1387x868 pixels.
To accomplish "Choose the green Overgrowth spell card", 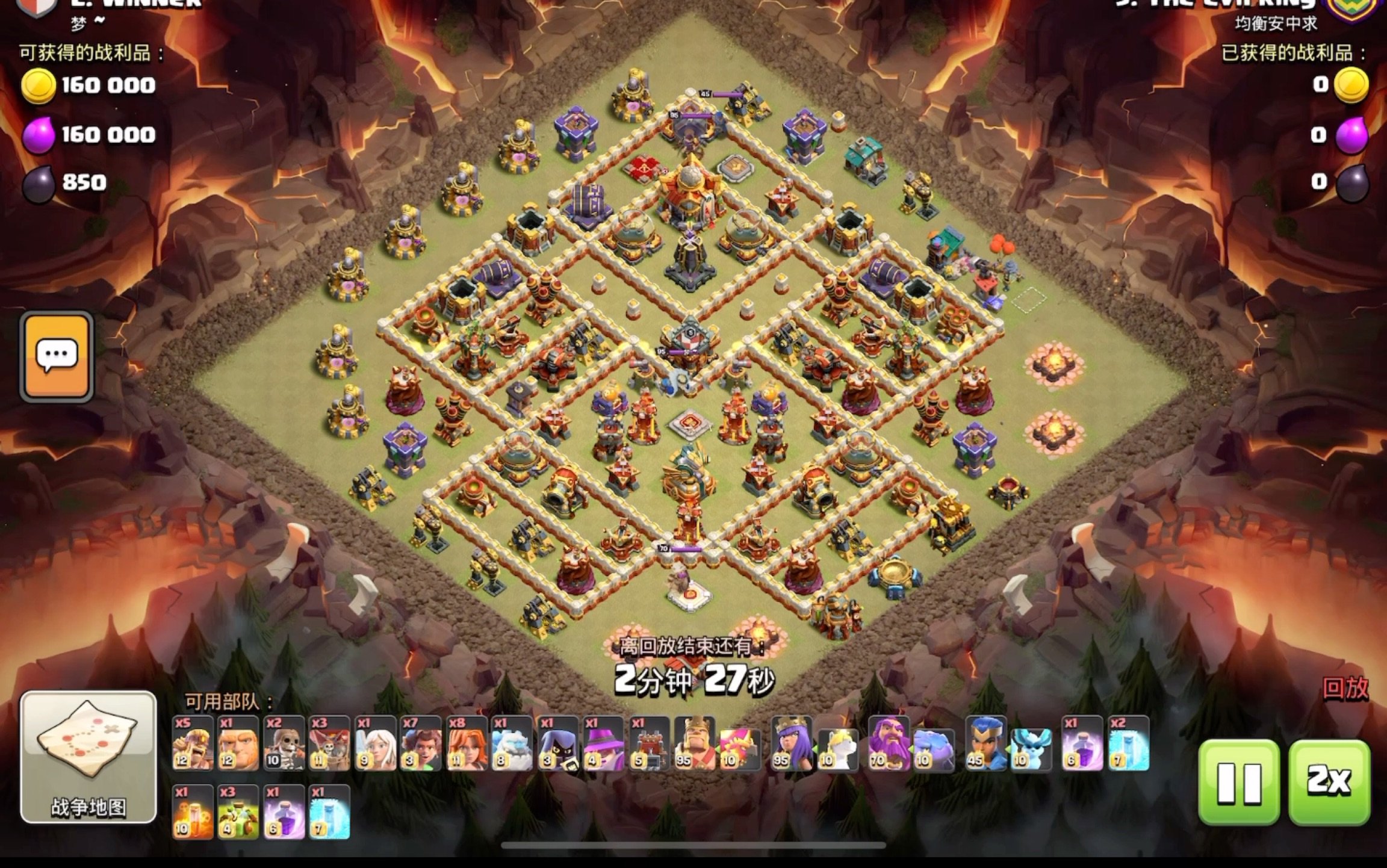I will pos(238,812).
